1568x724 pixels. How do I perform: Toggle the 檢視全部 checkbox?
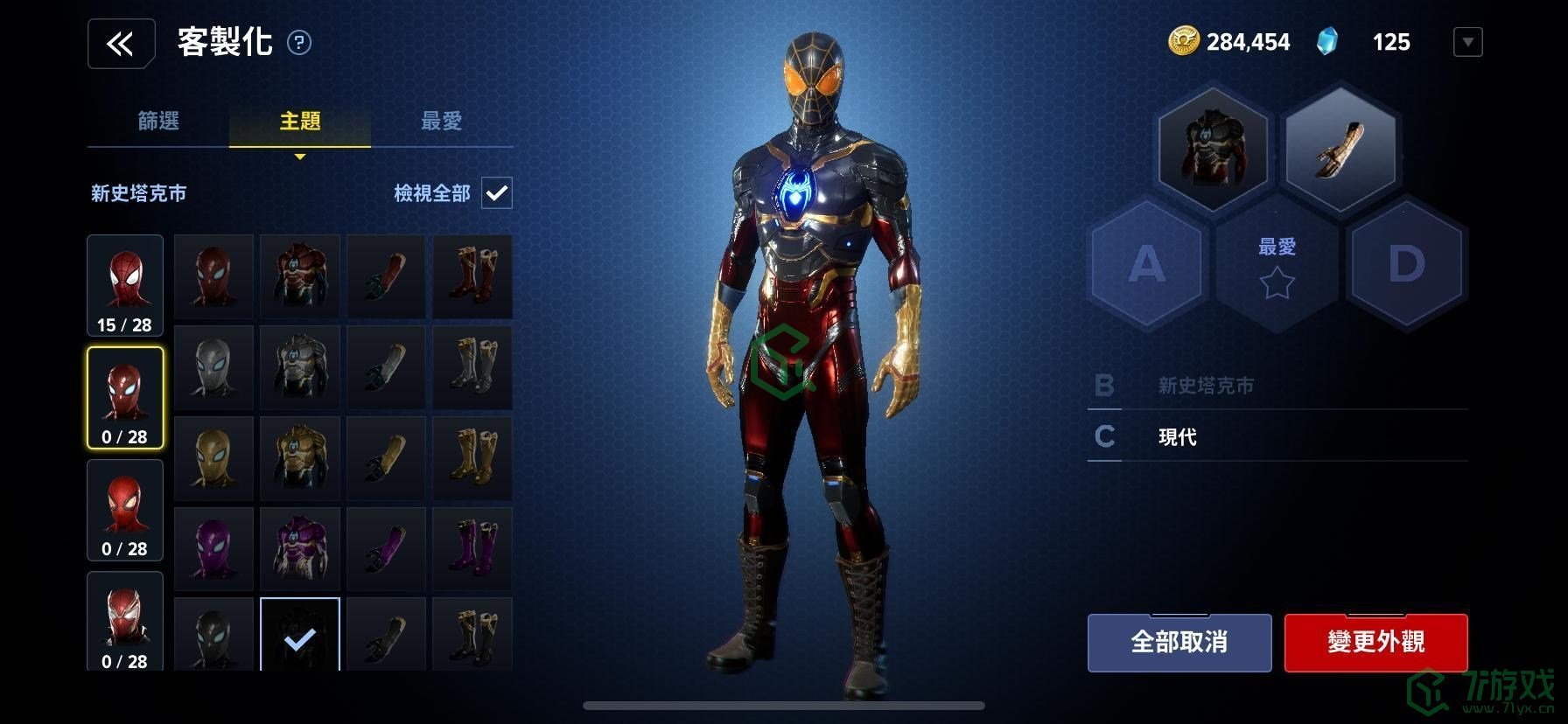[497, 193]
